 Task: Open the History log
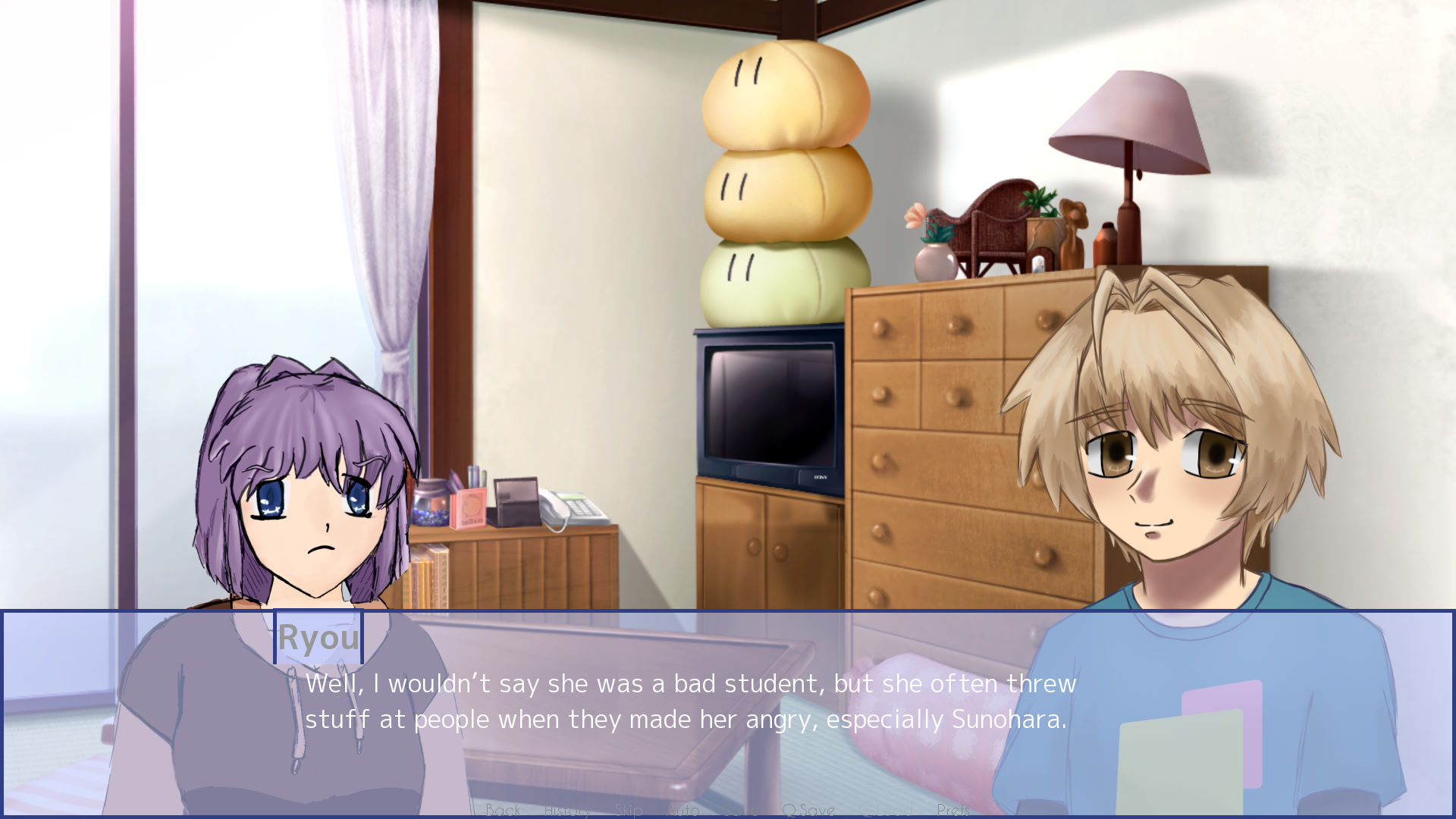567,810
